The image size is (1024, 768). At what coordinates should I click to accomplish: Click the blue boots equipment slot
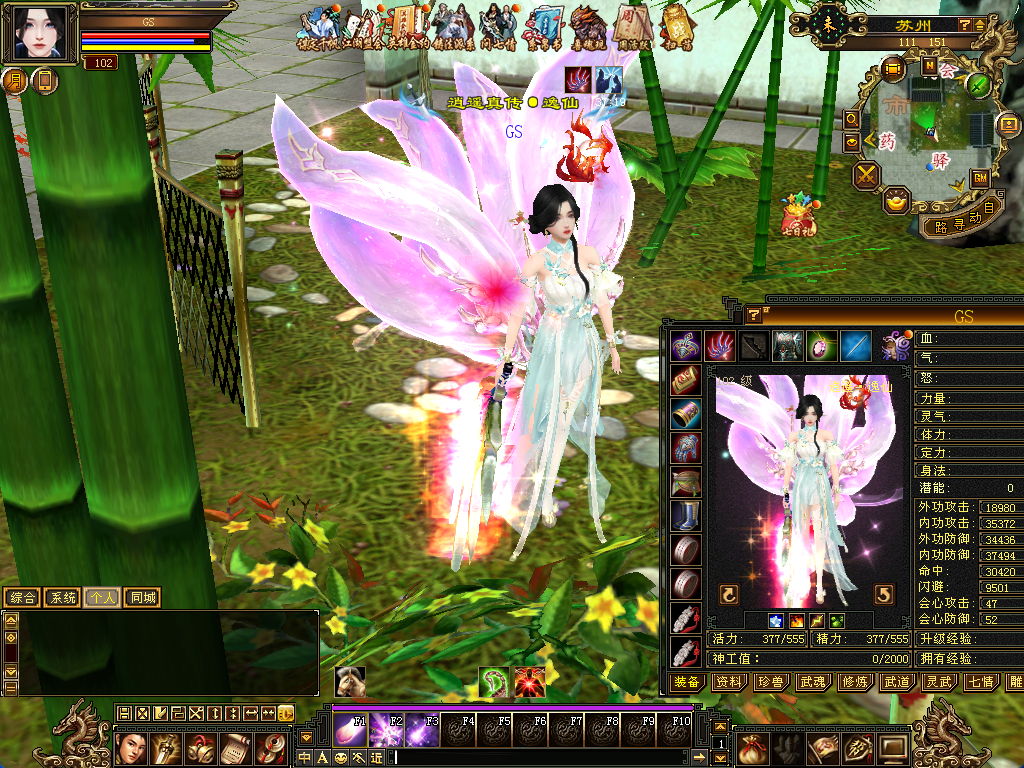point(685,516)
